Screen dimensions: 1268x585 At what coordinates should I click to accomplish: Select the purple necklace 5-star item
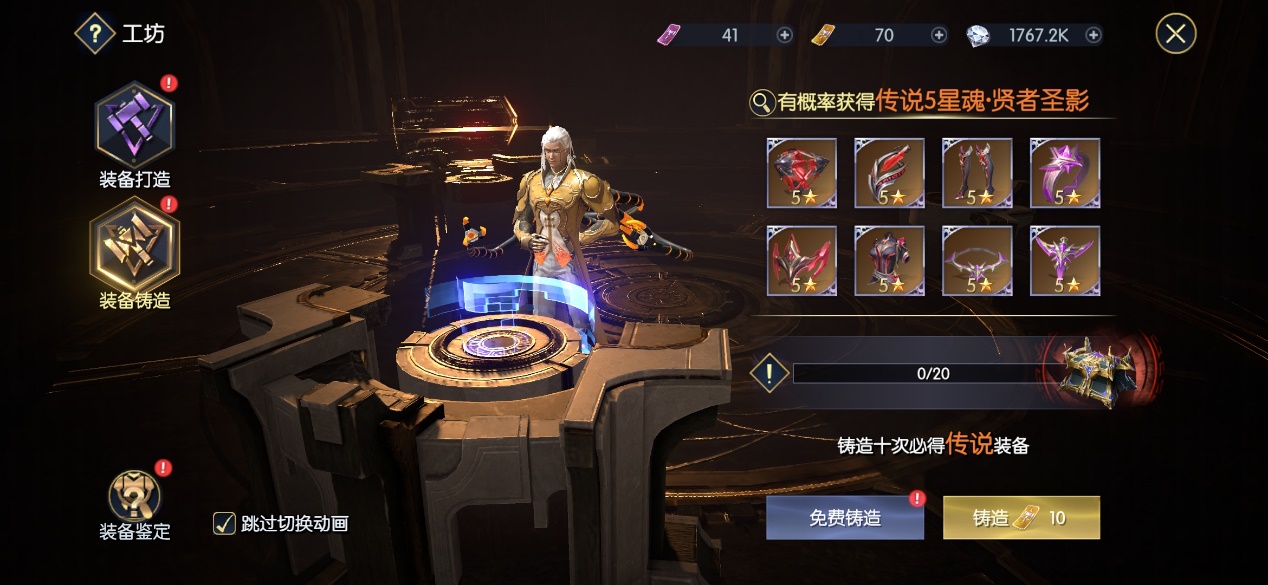[977, 261]
